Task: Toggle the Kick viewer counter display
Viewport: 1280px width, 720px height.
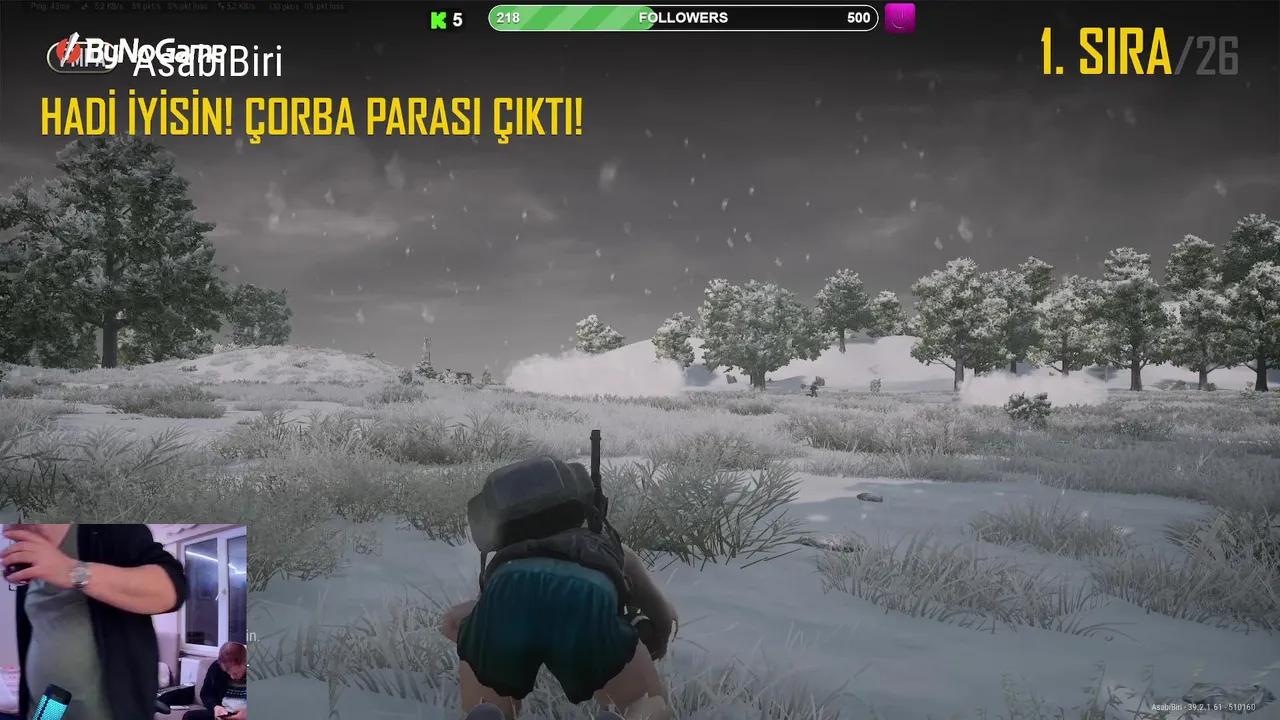Action: 447,18
